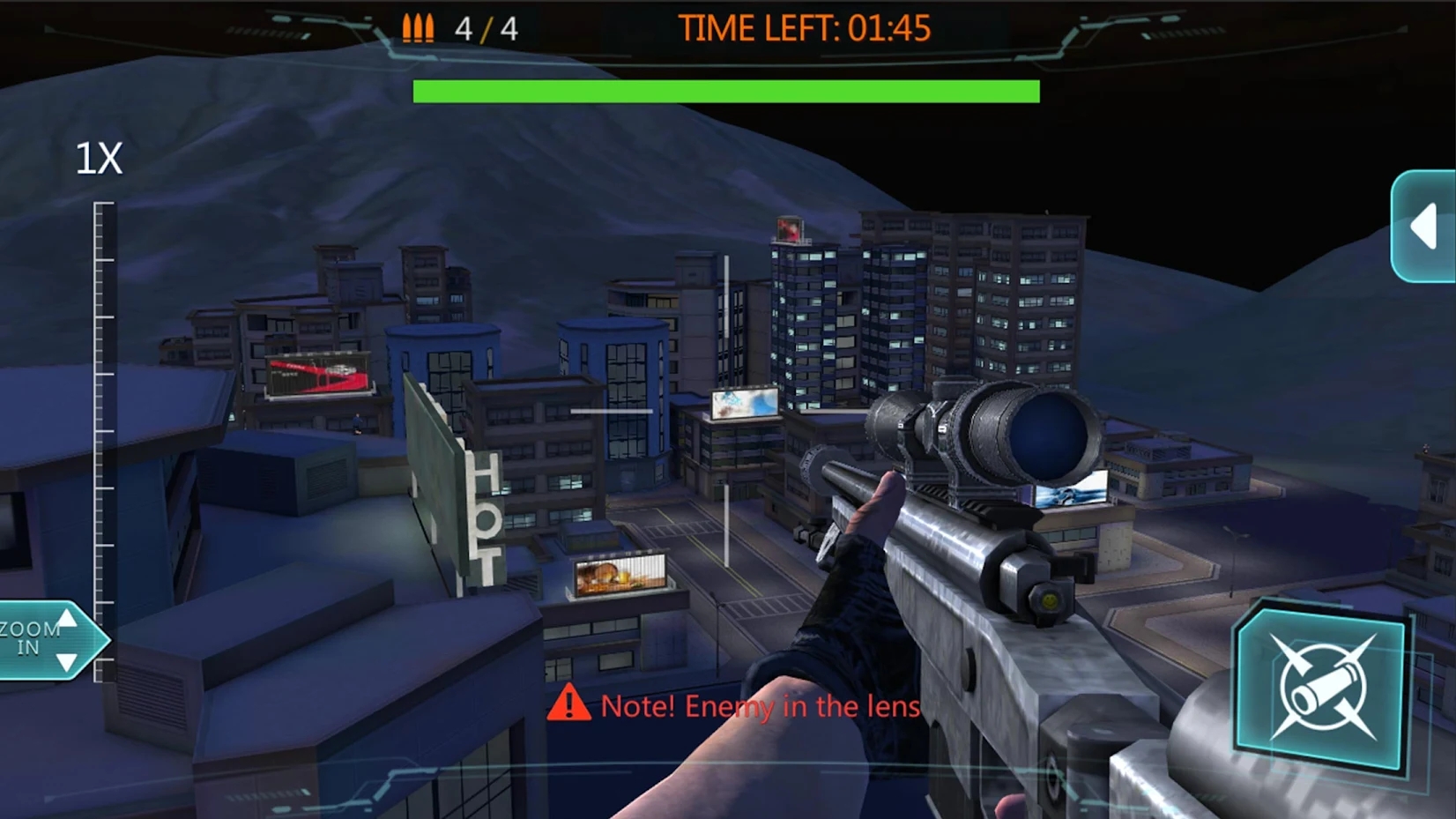Tap the bullet fire button
The image size is (1456, 819).
click(x=1320, y=689)
